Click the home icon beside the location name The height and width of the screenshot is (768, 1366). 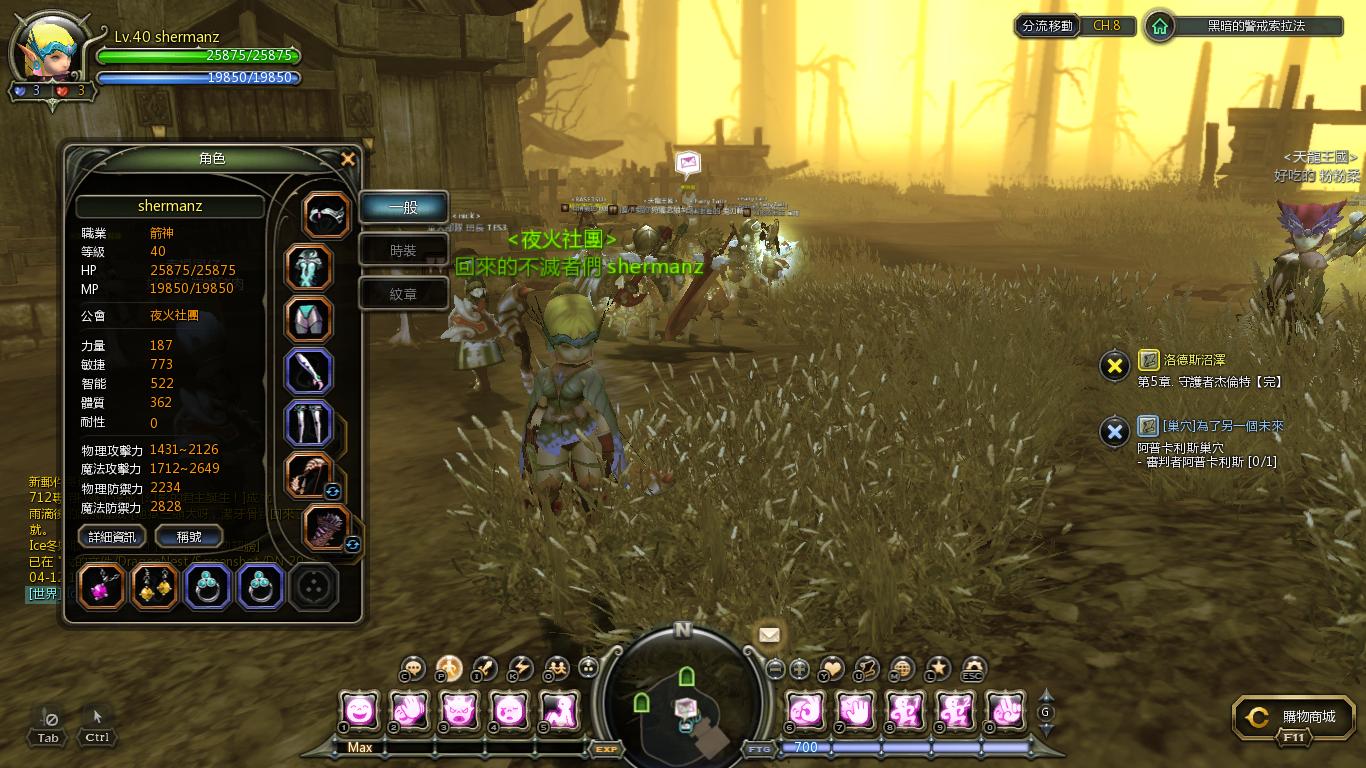click(x=1160, y=26)
